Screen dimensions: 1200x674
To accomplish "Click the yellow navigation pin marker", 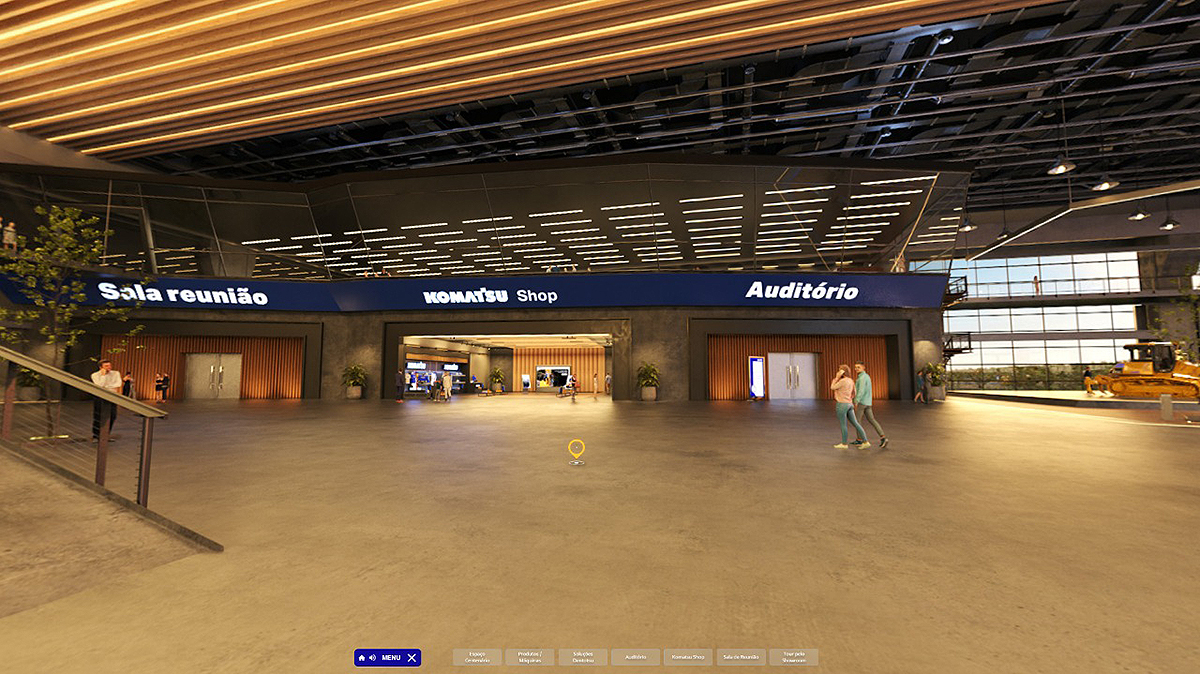I will [576, 449].
